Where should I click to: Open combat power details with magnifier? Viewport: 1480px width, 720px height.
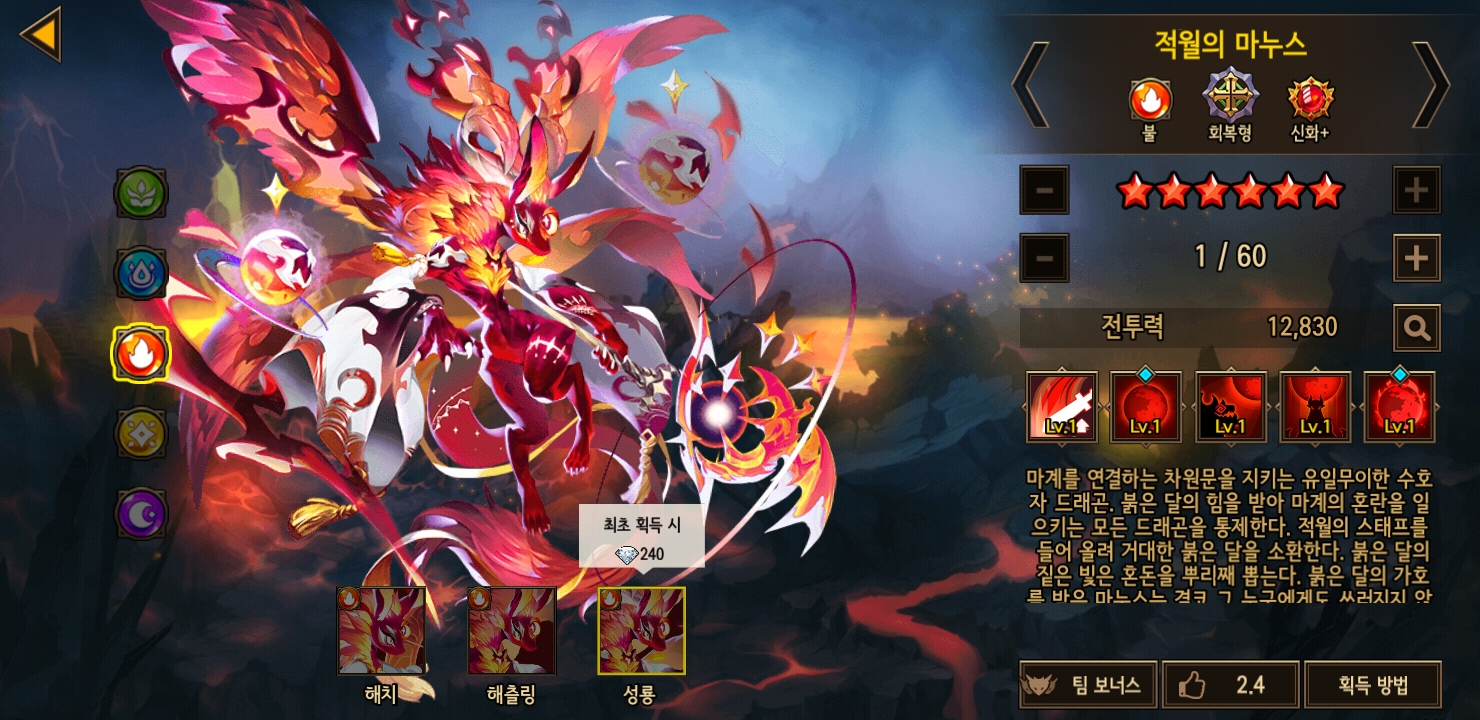tap(1416, 327)
